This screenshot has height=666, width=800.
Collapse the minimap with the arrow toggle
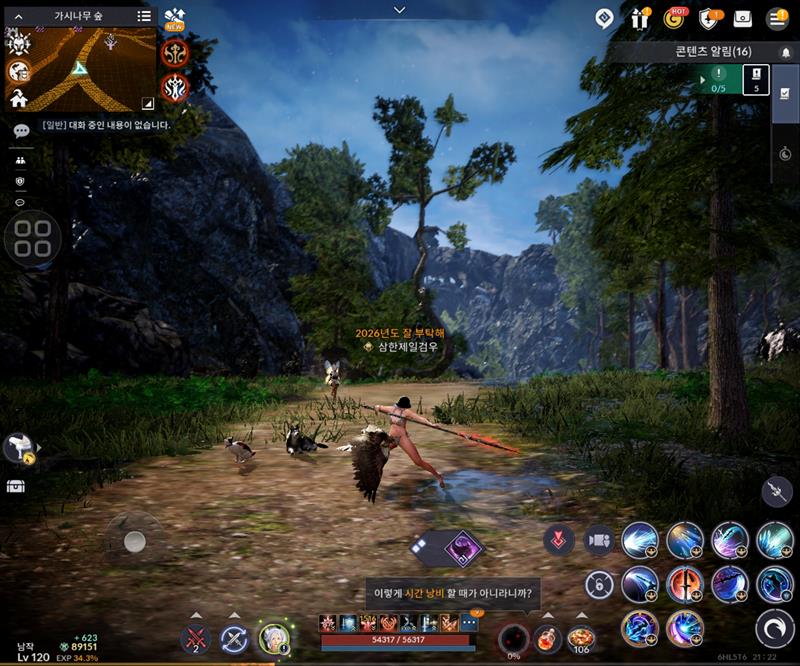coord(147,102)
